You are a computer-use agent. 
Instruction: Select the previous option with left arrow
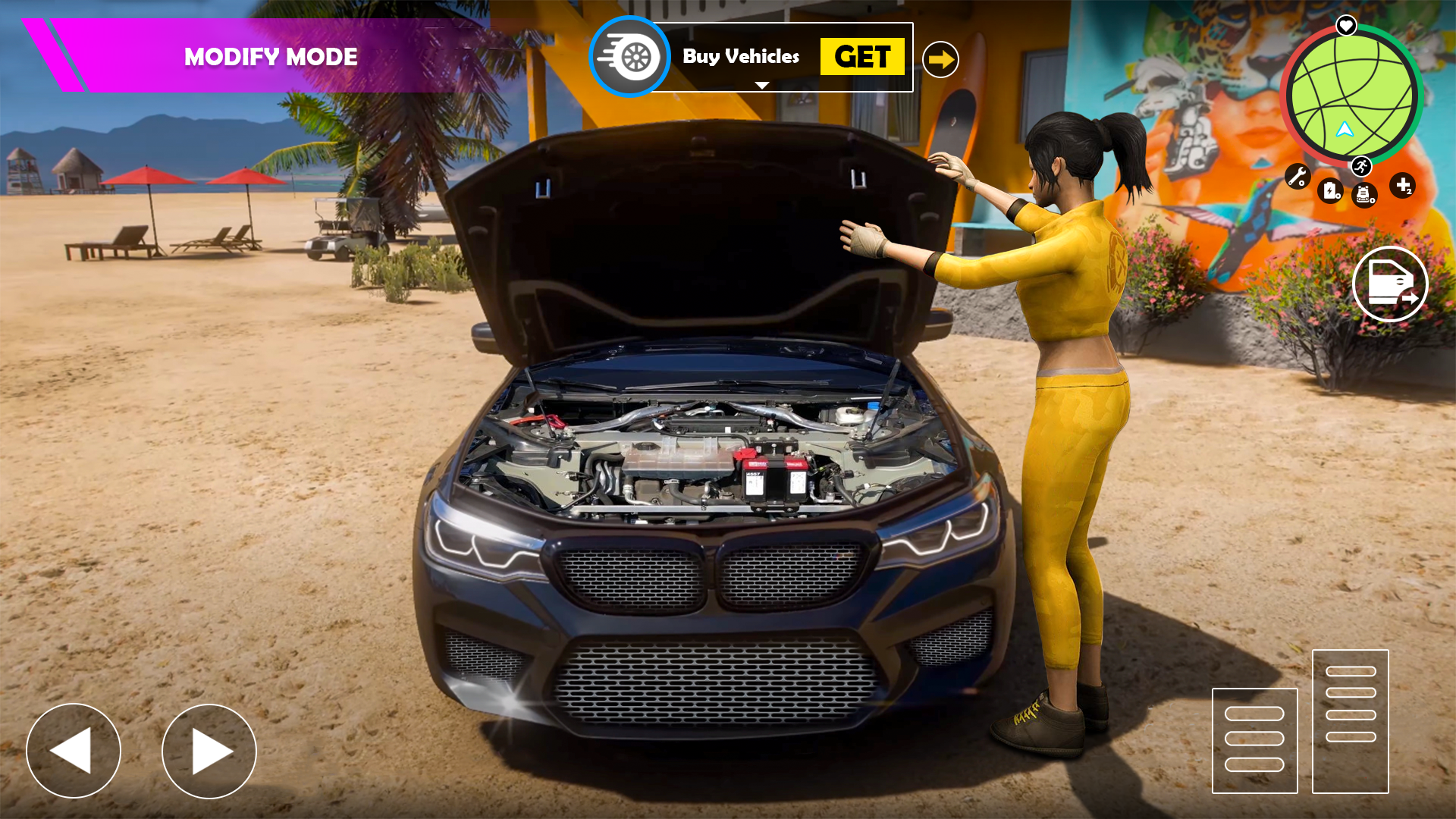point(74,751)
